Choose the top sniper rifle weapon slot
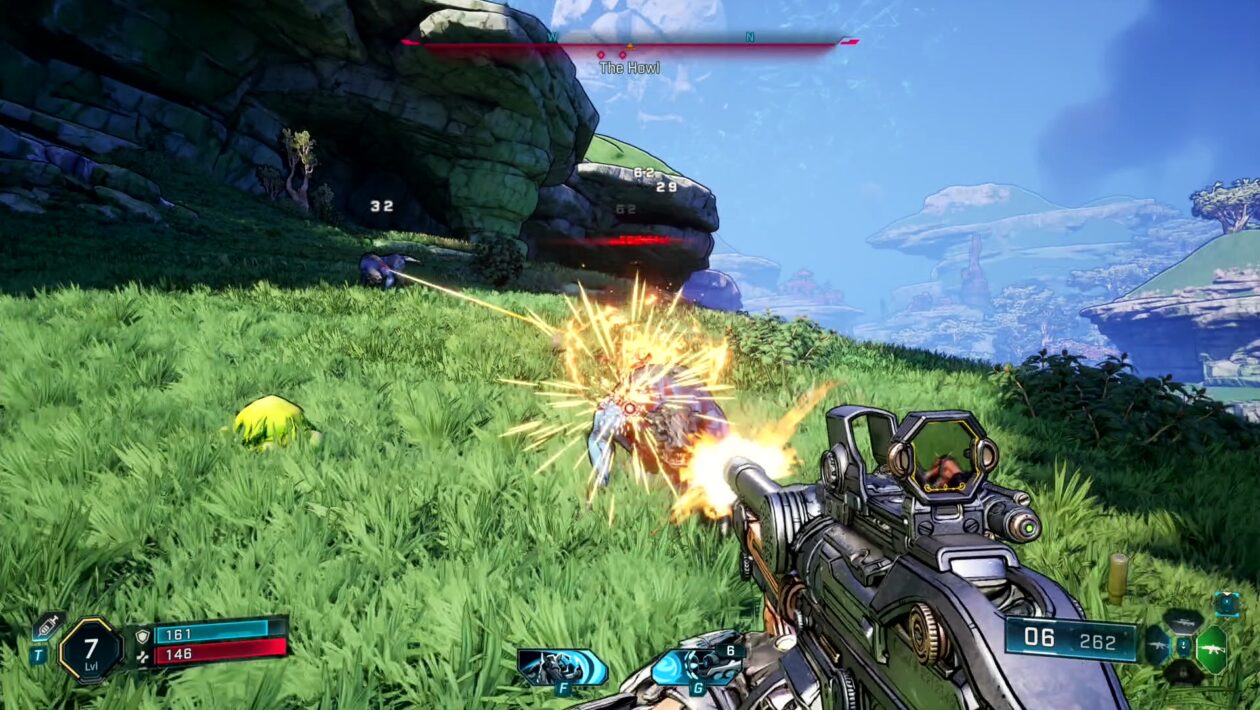This screenshot has height=710, width=1260. pos(1184,621)
